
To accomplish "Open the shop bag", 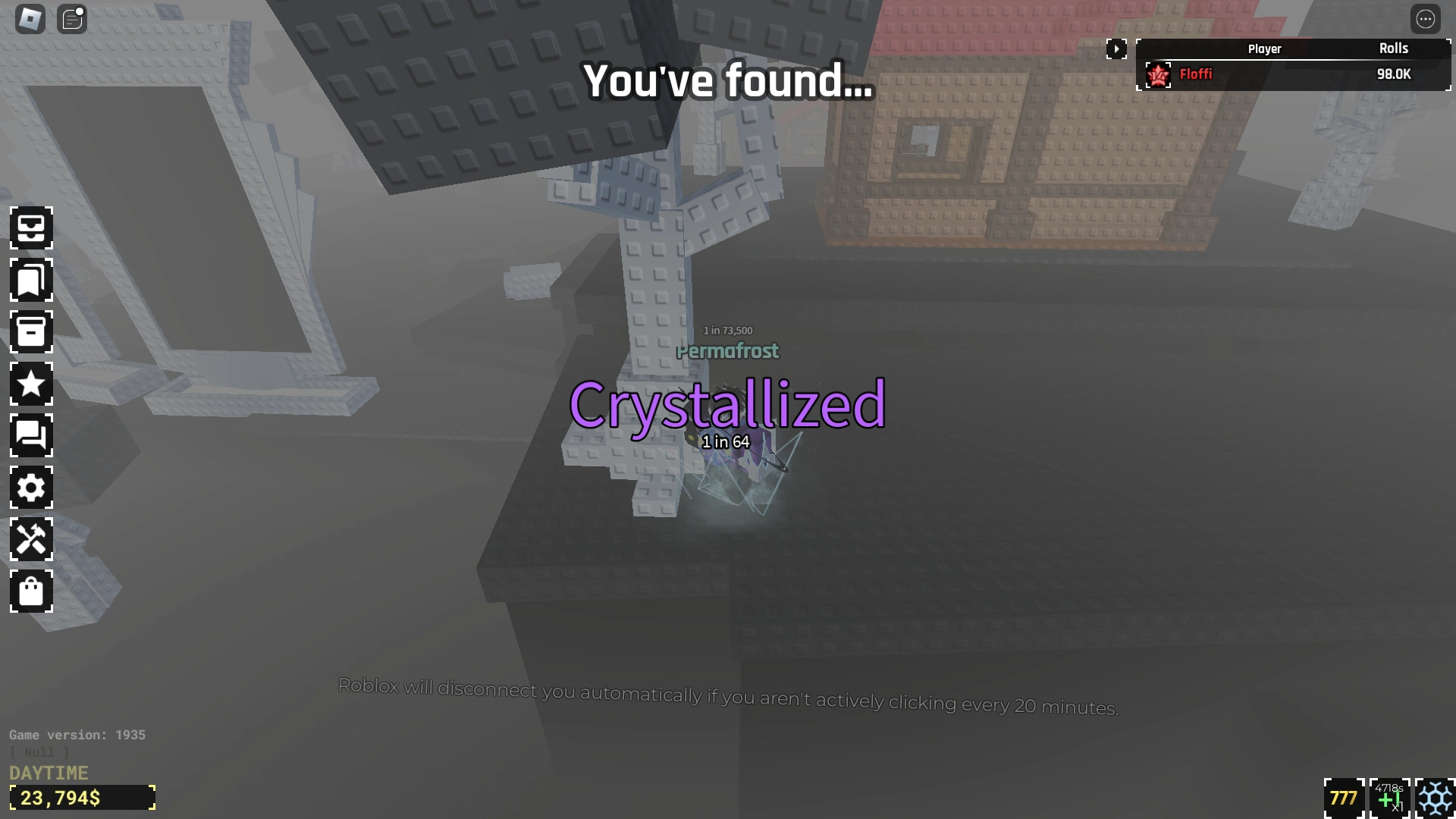I will [x=31, y=592].
